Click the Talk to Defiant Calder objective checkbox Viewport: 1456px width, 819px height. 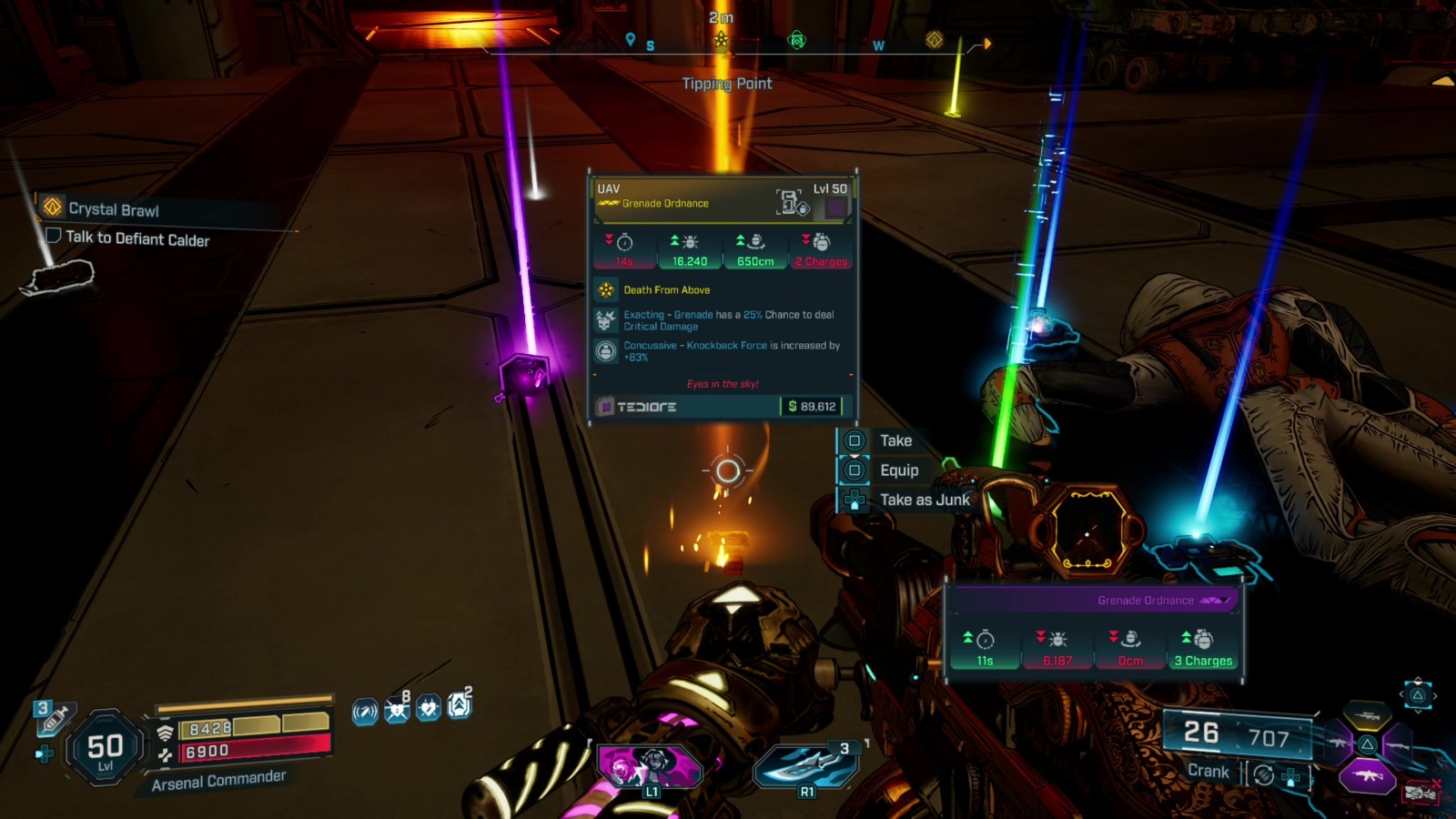coord(54,236)
